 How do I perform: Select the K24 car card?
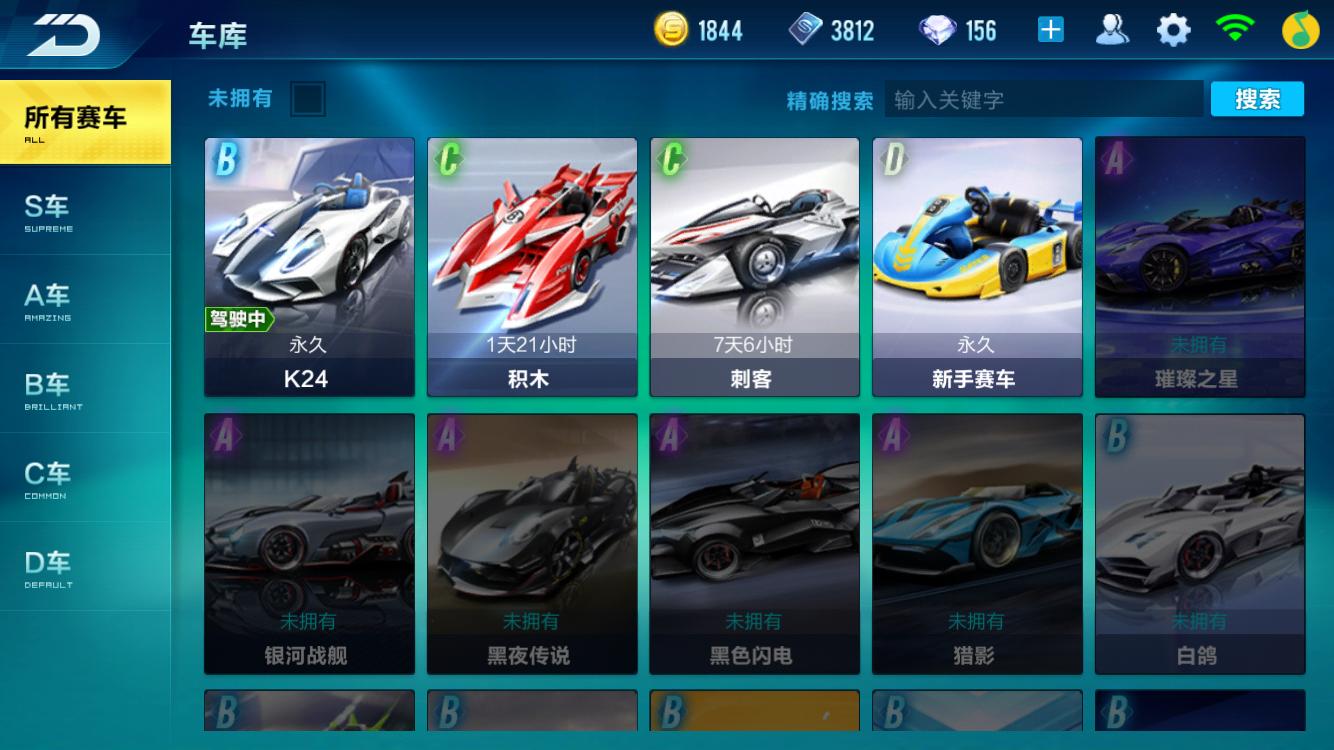click(309, 266)
